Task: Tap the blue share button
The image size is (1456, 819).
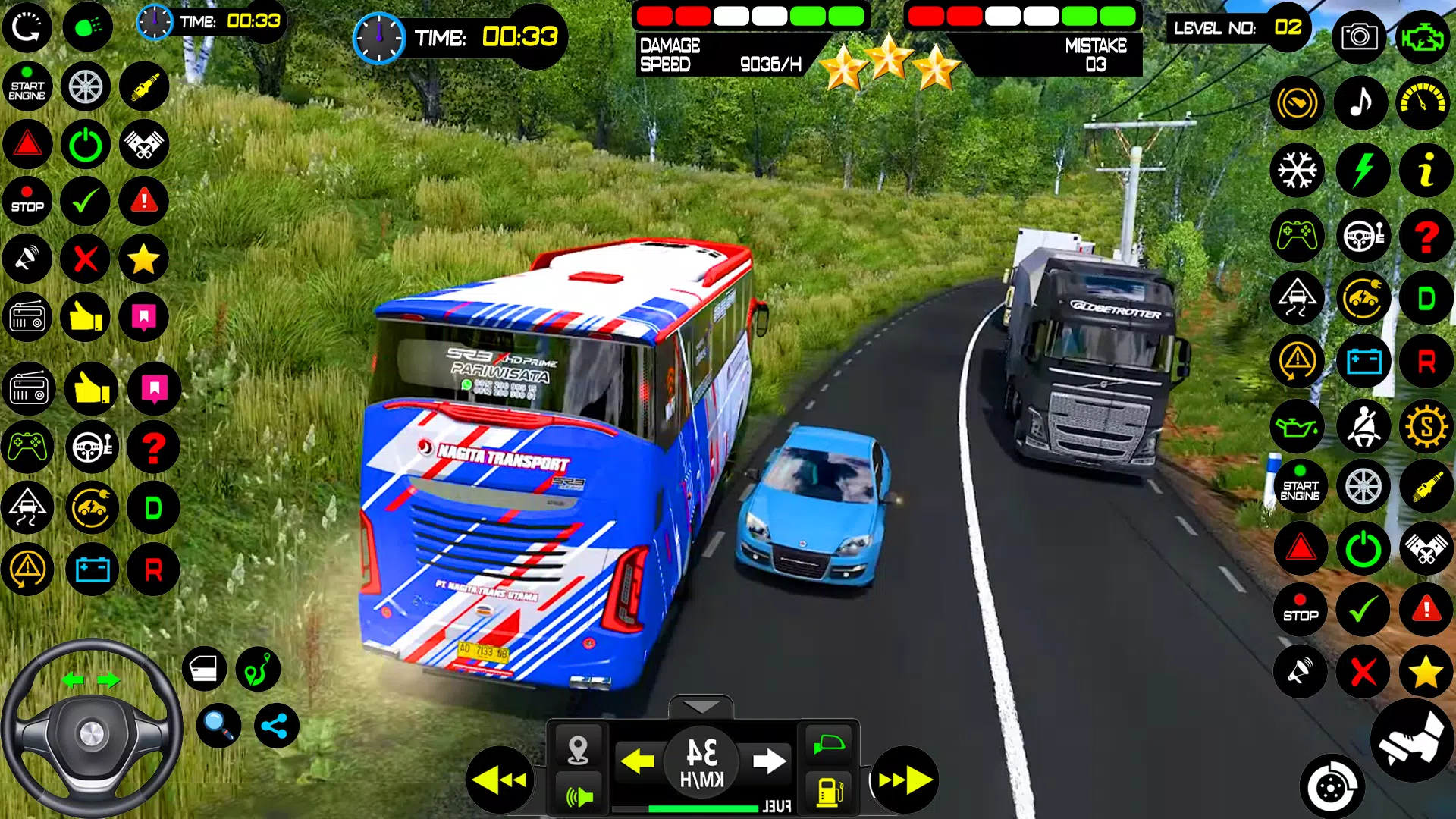Action: coord(276,726)
